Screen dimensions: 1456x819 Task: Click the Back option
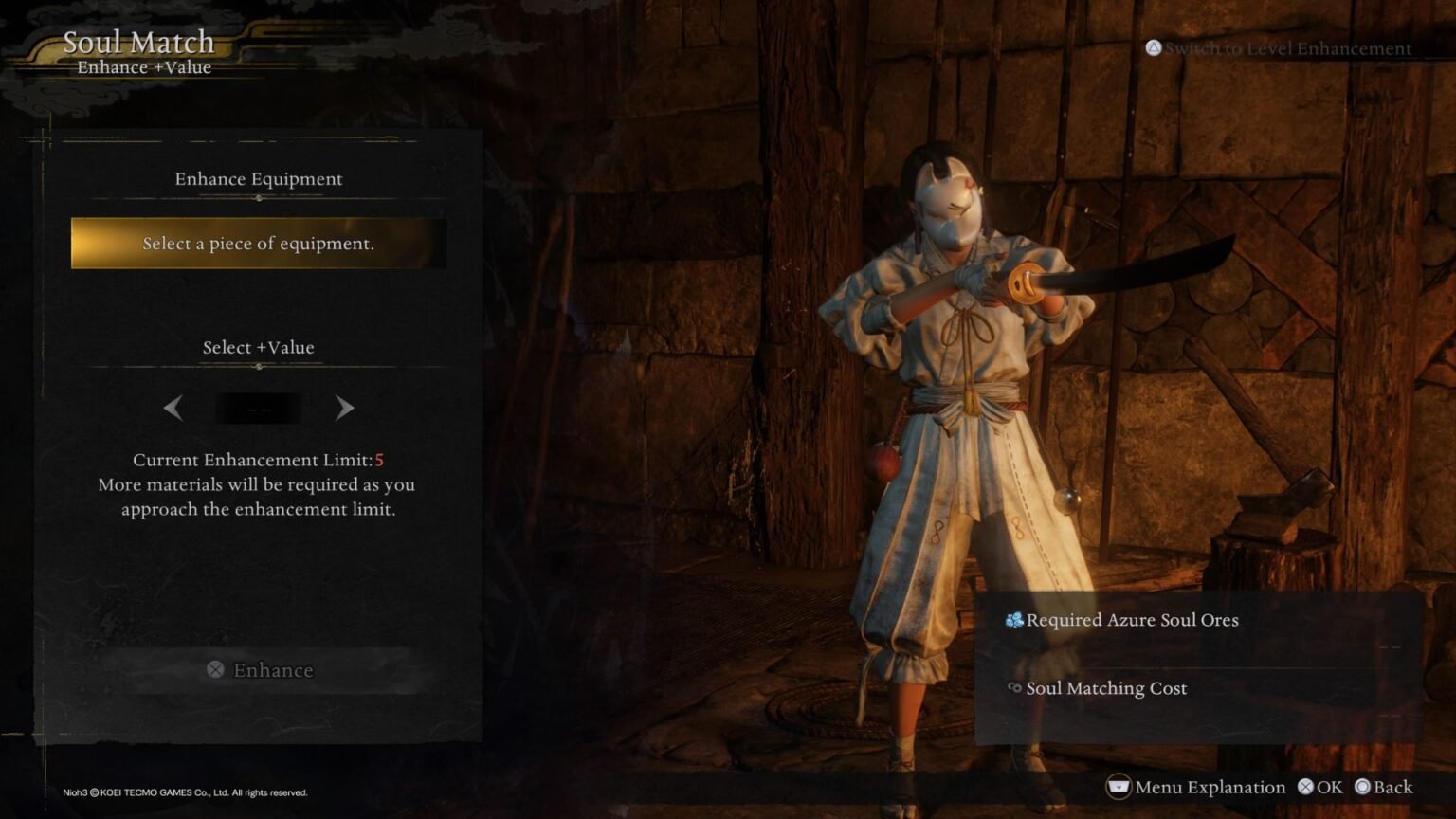[1392, 787]
